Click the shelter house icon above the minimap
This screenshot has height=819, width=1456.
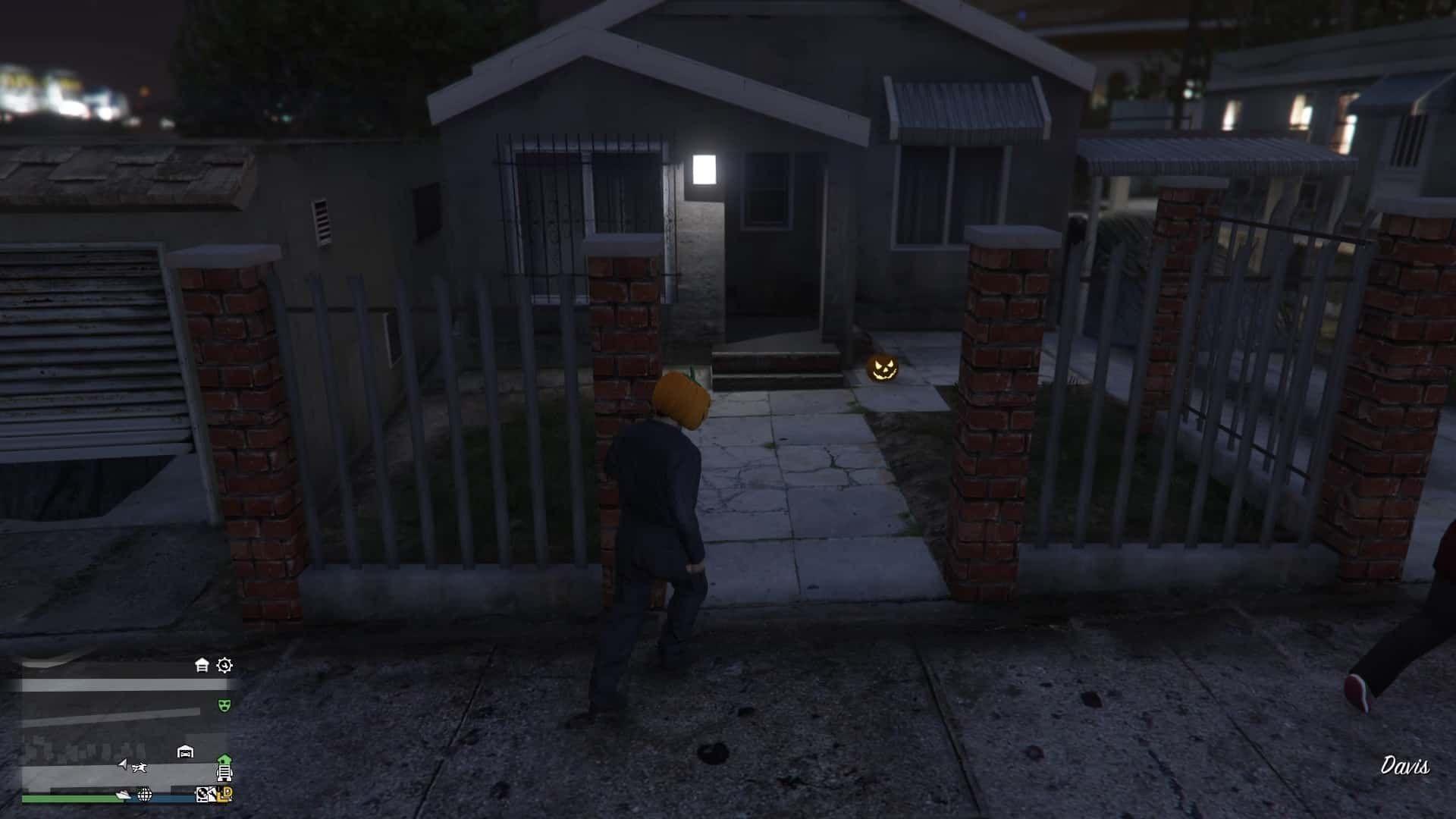[201, 664]
